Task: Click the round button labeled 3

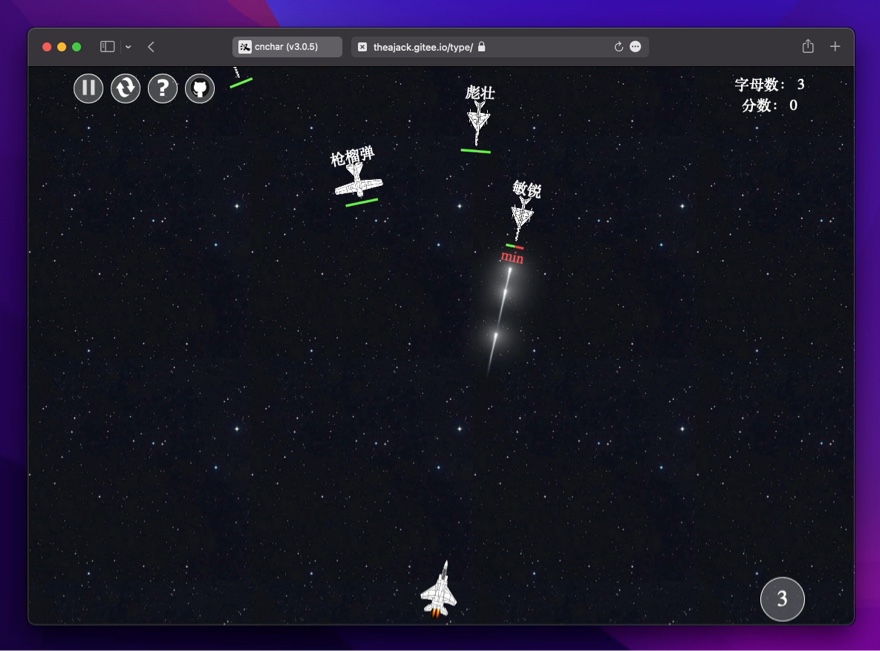Action: click(x=782, y=599)
